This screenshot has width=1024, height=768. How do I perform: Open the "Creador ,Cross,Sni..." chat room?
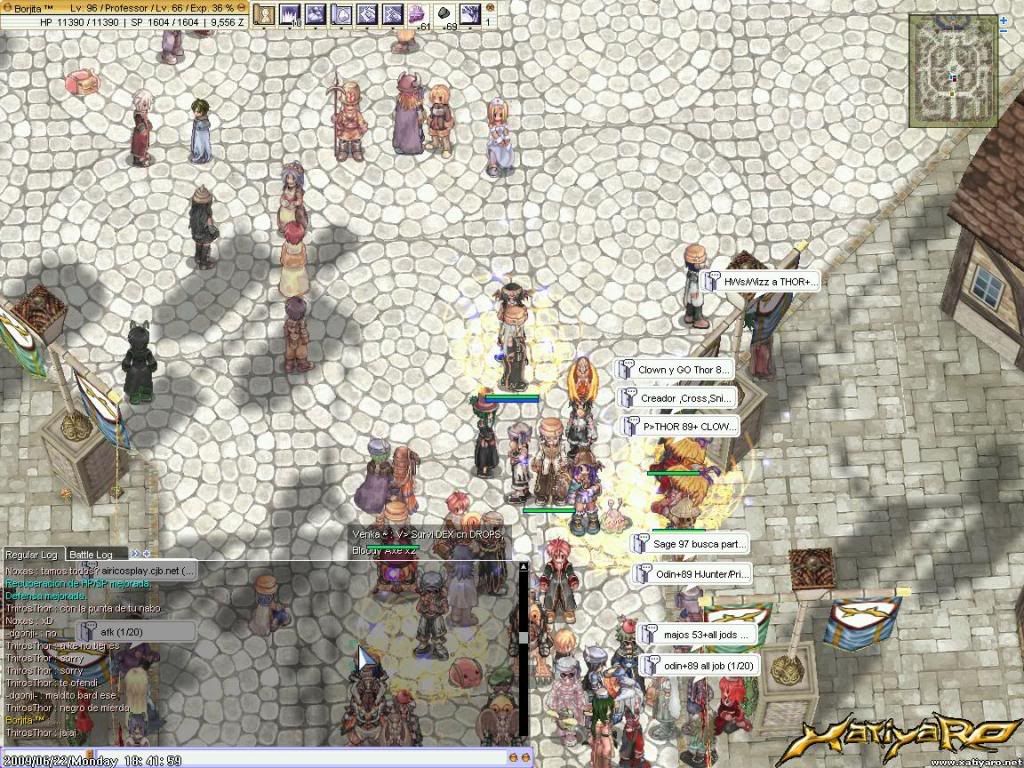click(x=675, y=397)
